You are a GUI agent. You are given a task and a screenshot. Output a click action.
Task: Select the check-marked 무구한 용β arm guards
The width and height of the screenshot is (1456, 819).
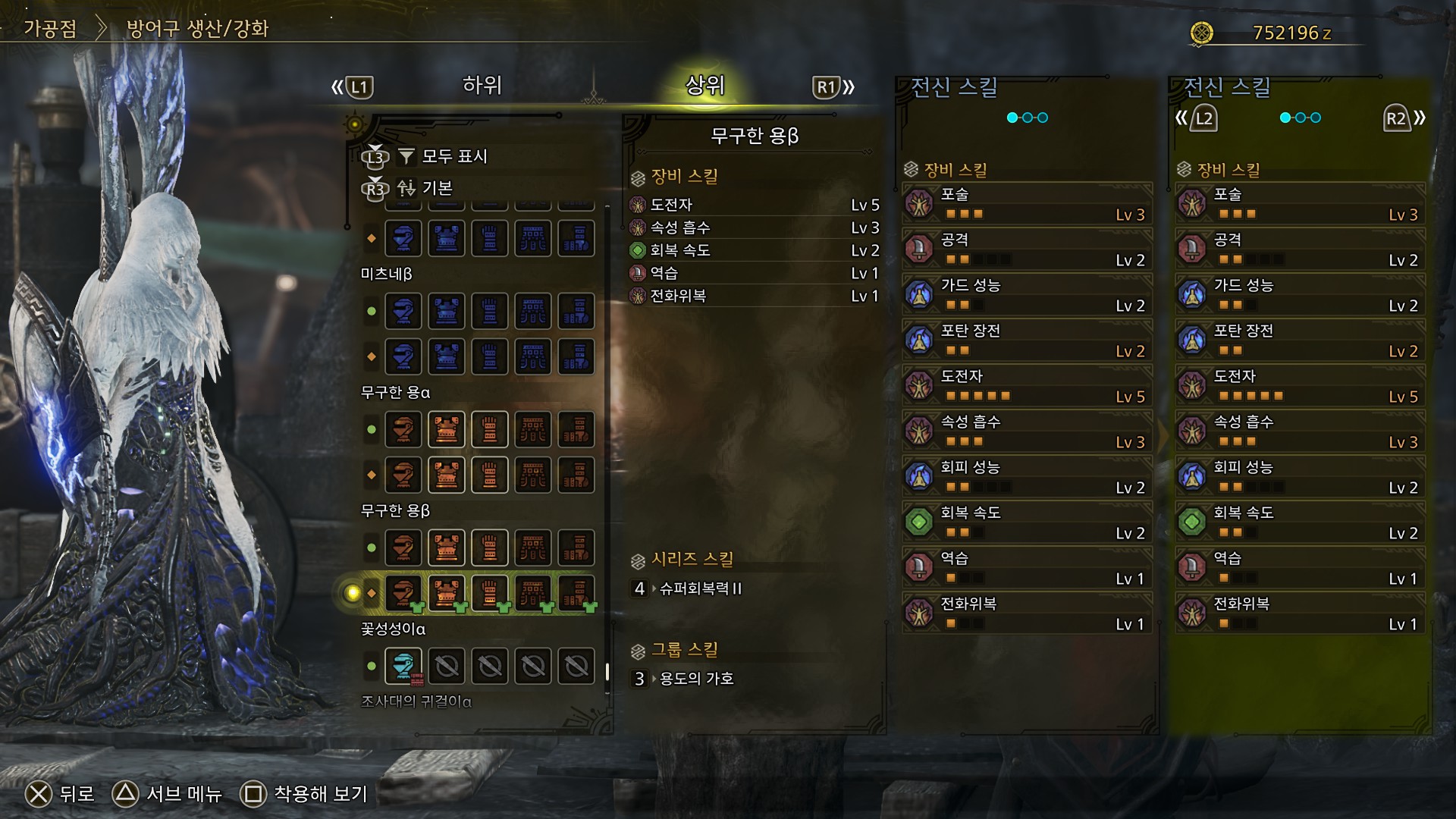[x=490, y=593]
